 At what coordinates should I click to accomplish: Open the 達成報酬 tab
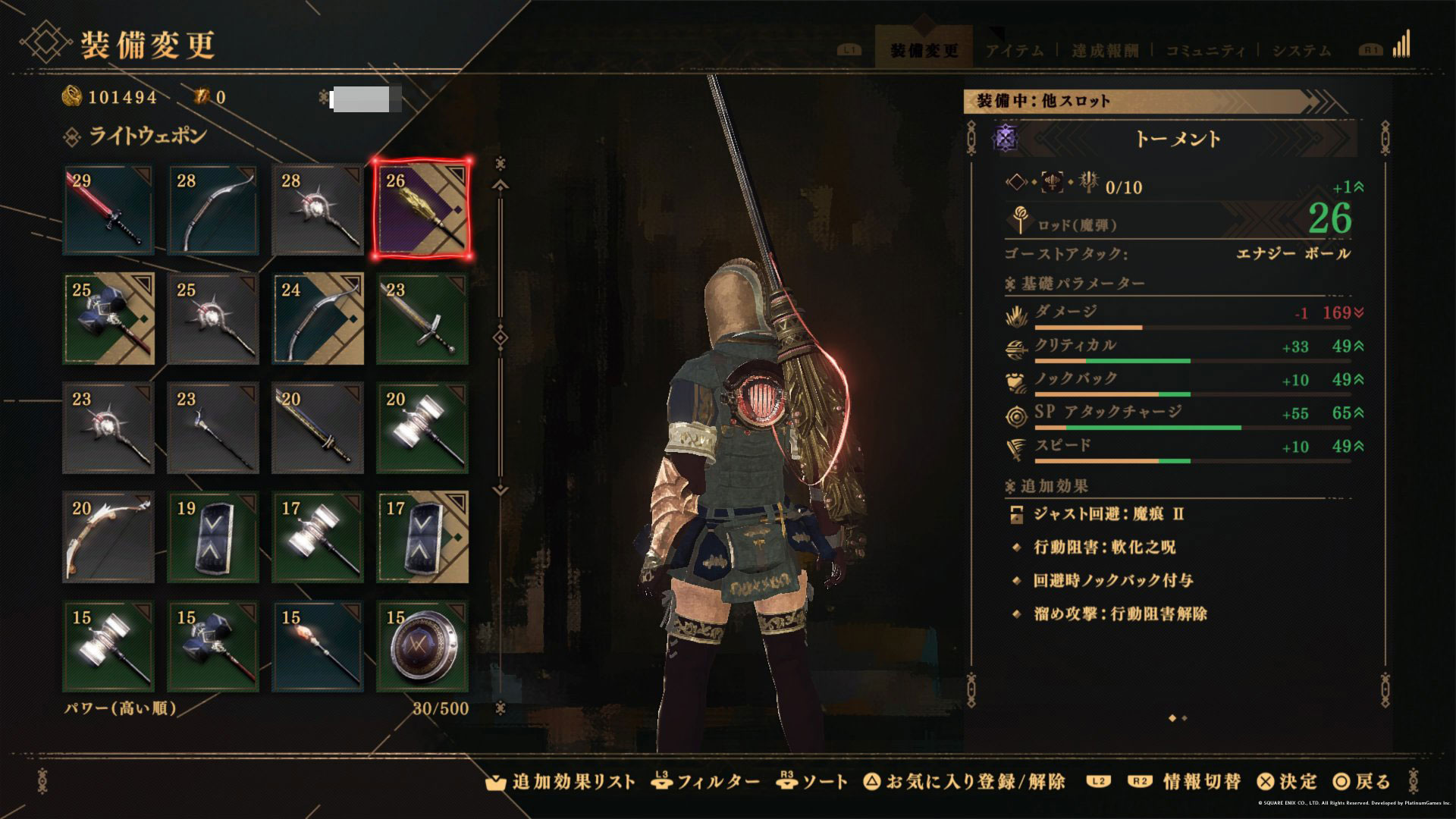[1105, 51]
